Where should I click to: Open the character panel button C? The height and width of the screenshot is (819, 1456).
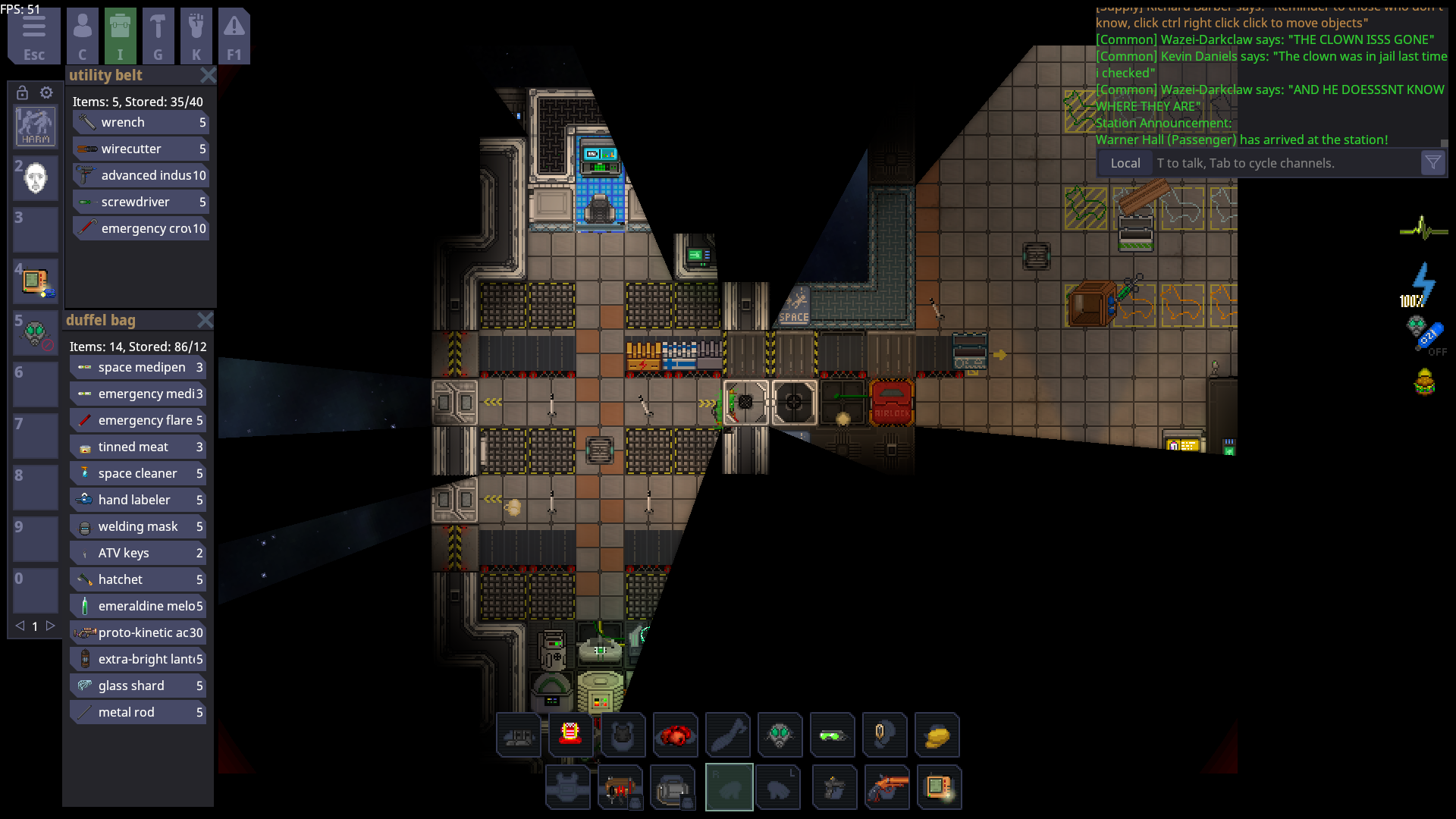pyautogui.click(x=83, y=36)
